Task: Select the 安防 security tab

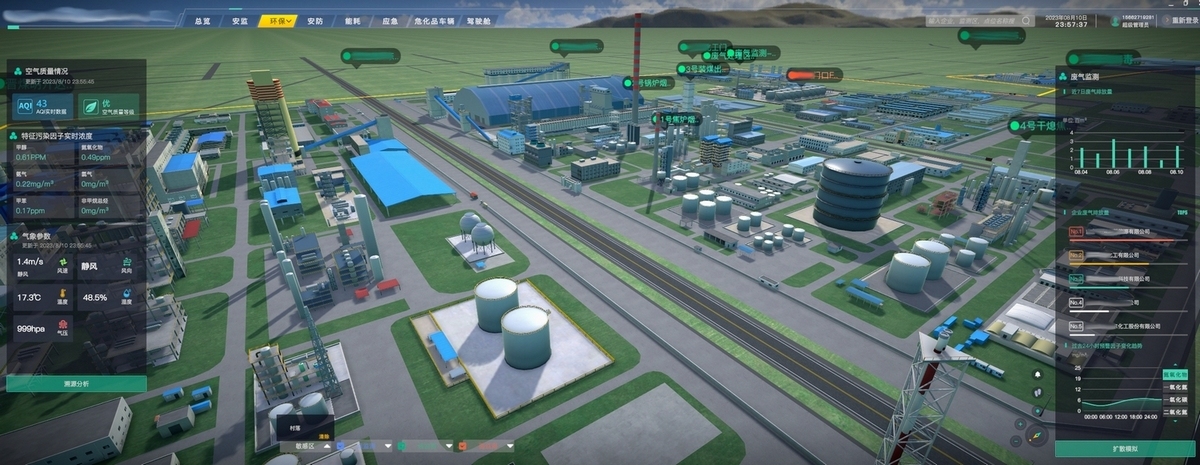Action: [314, 21]
